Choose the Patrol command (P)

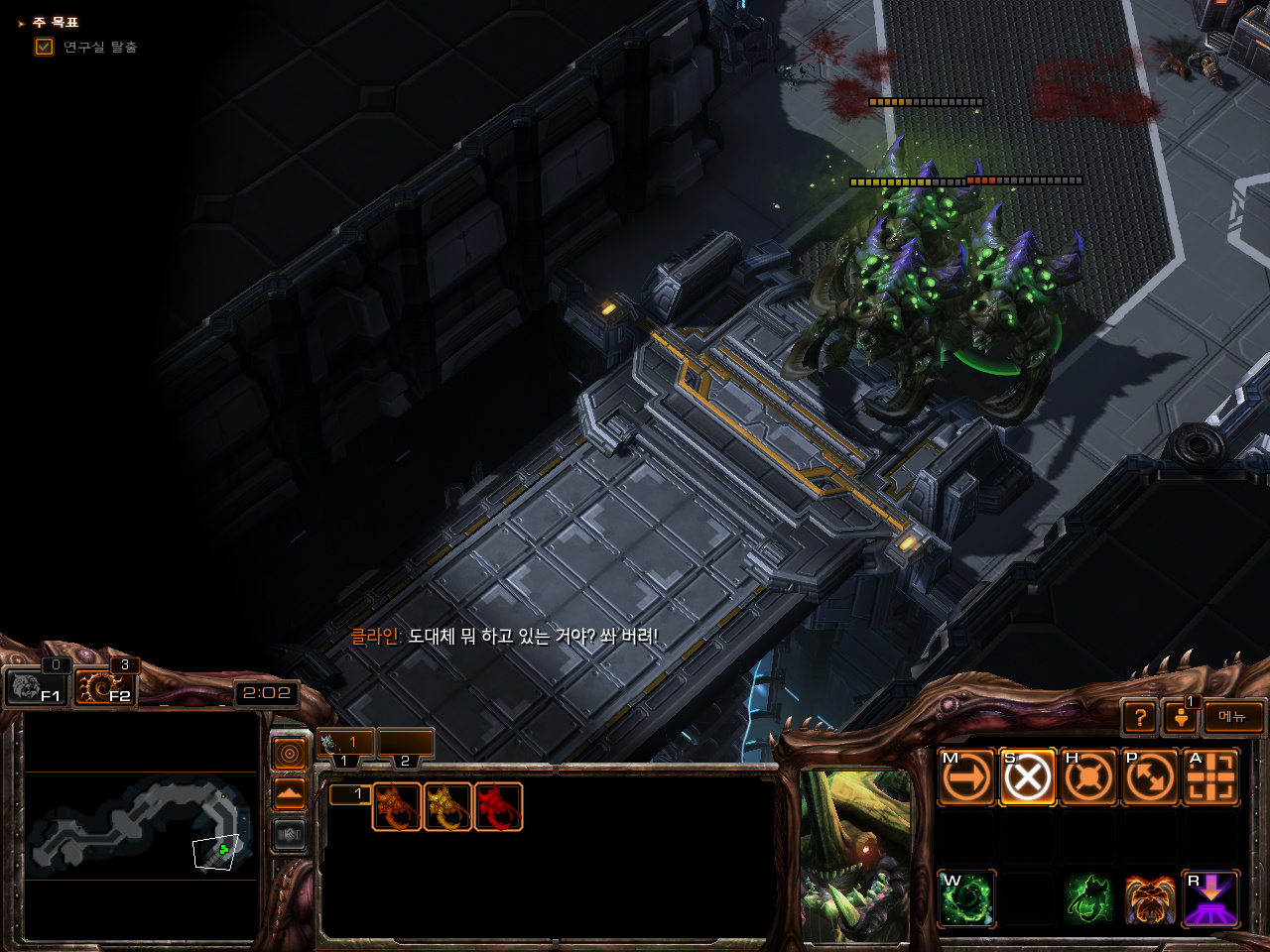[1150, 776]
